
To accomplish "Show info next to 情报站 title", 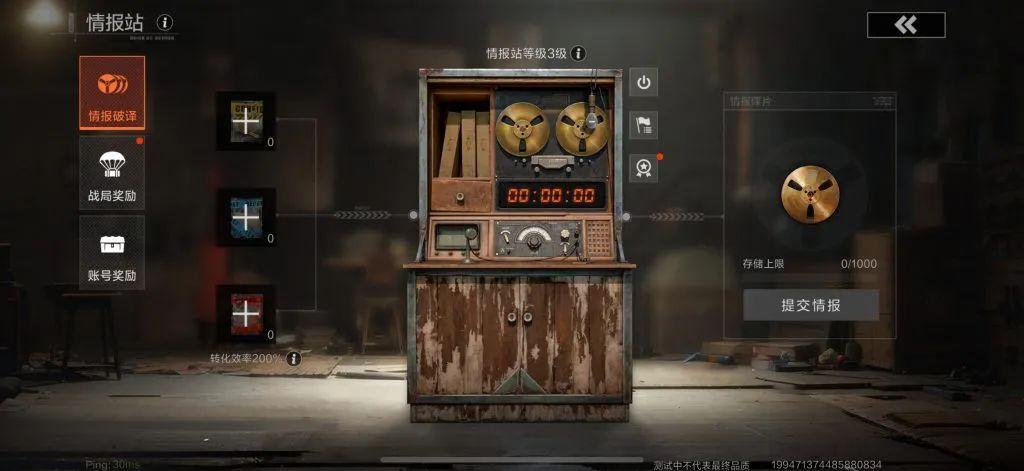I will (165, 22).
